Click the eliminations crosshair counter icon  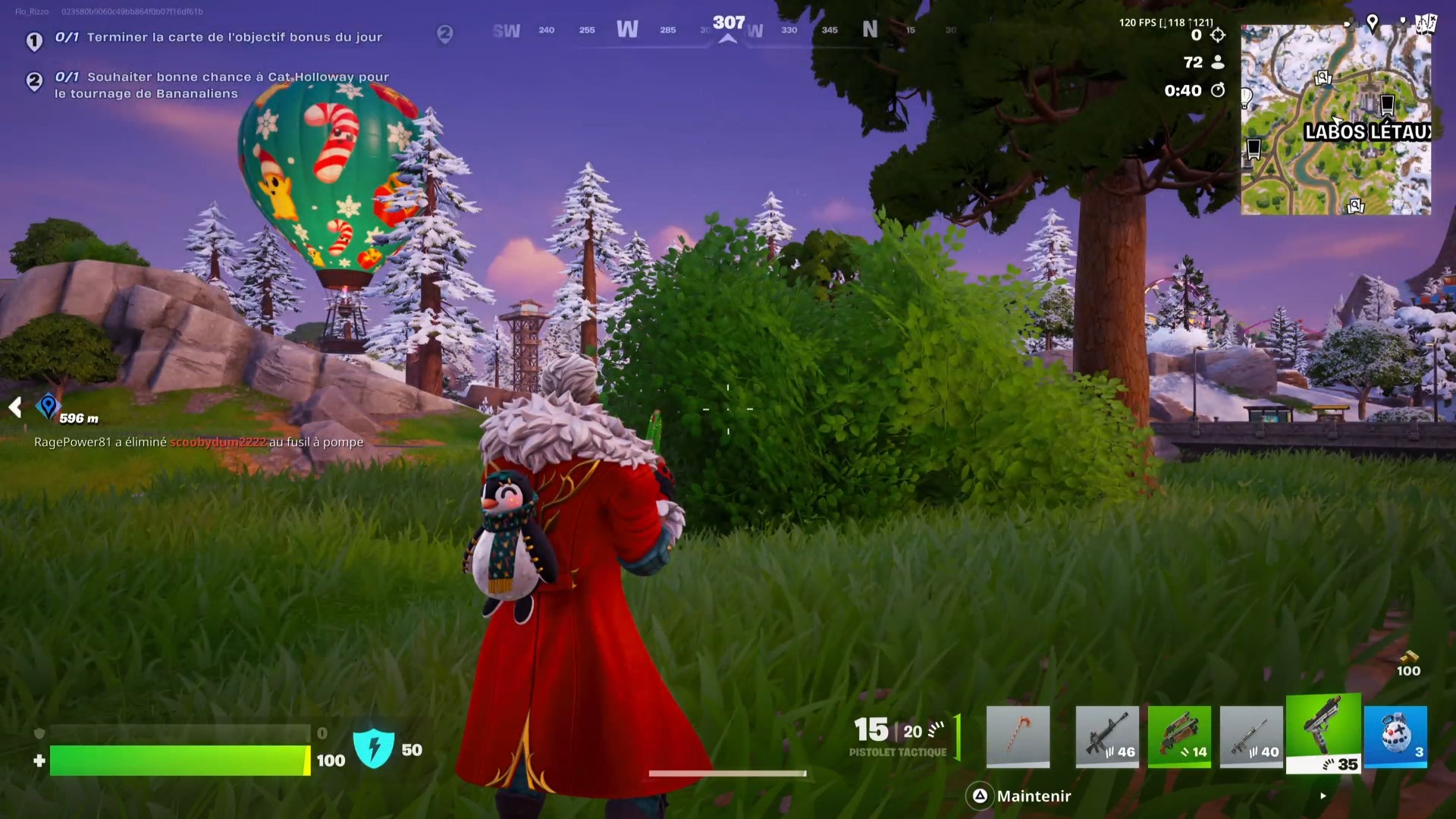coord(1219,34)
